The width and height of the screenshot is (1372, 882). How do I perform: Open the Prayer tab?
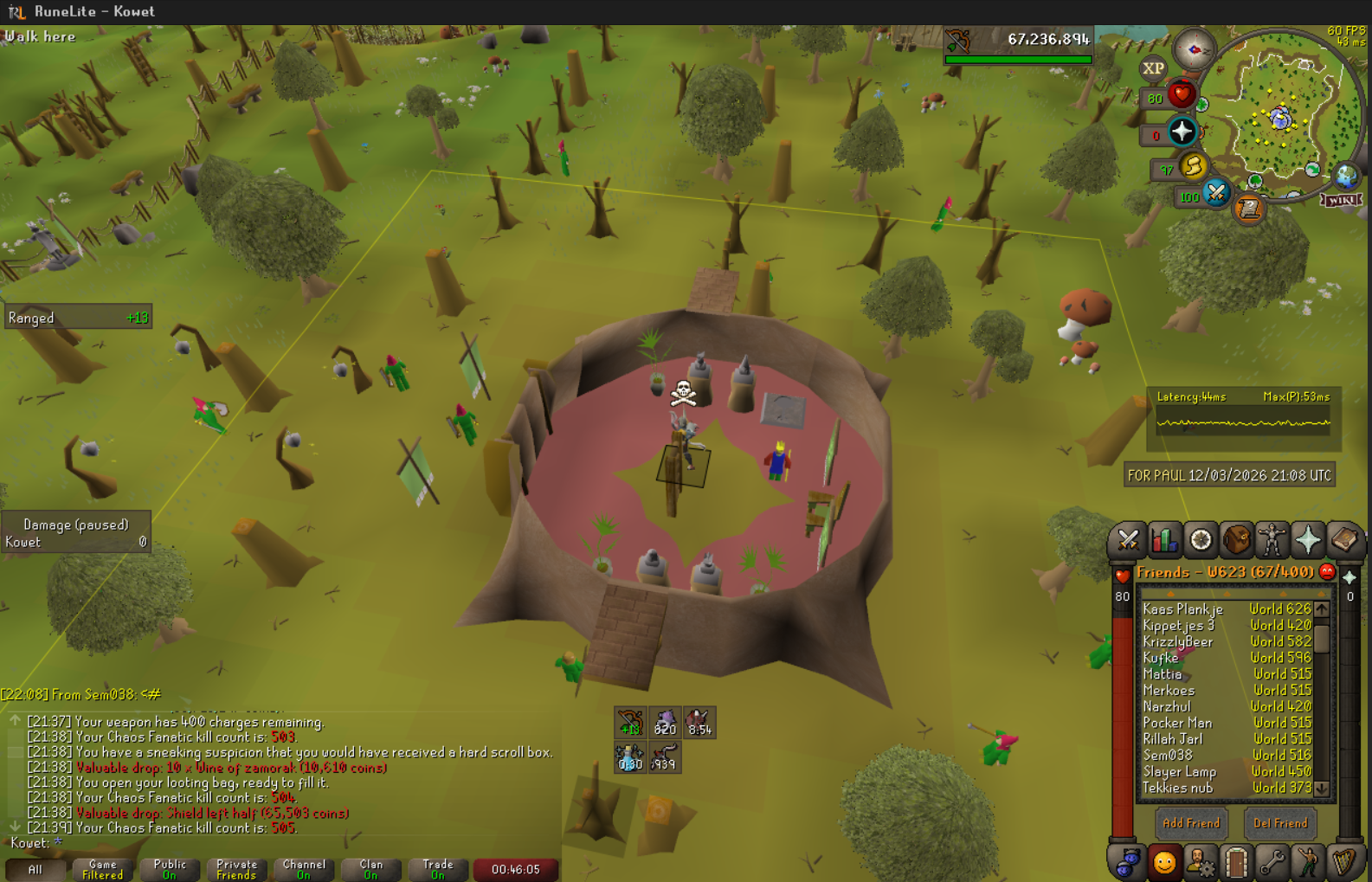pos(1308,540)
